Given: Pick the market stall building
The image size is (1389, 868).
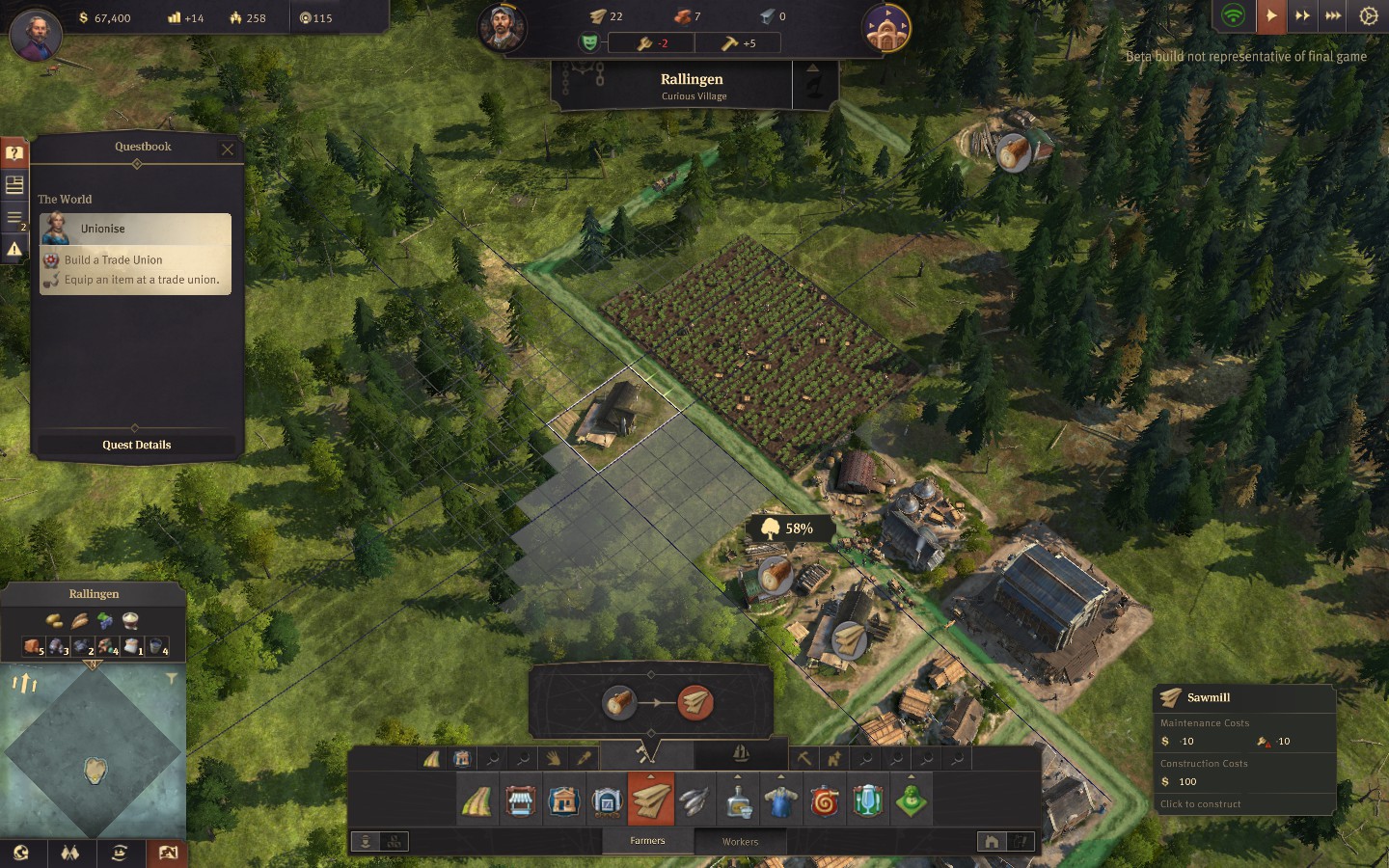Looking at the screenshot, I should click(521, 801).
